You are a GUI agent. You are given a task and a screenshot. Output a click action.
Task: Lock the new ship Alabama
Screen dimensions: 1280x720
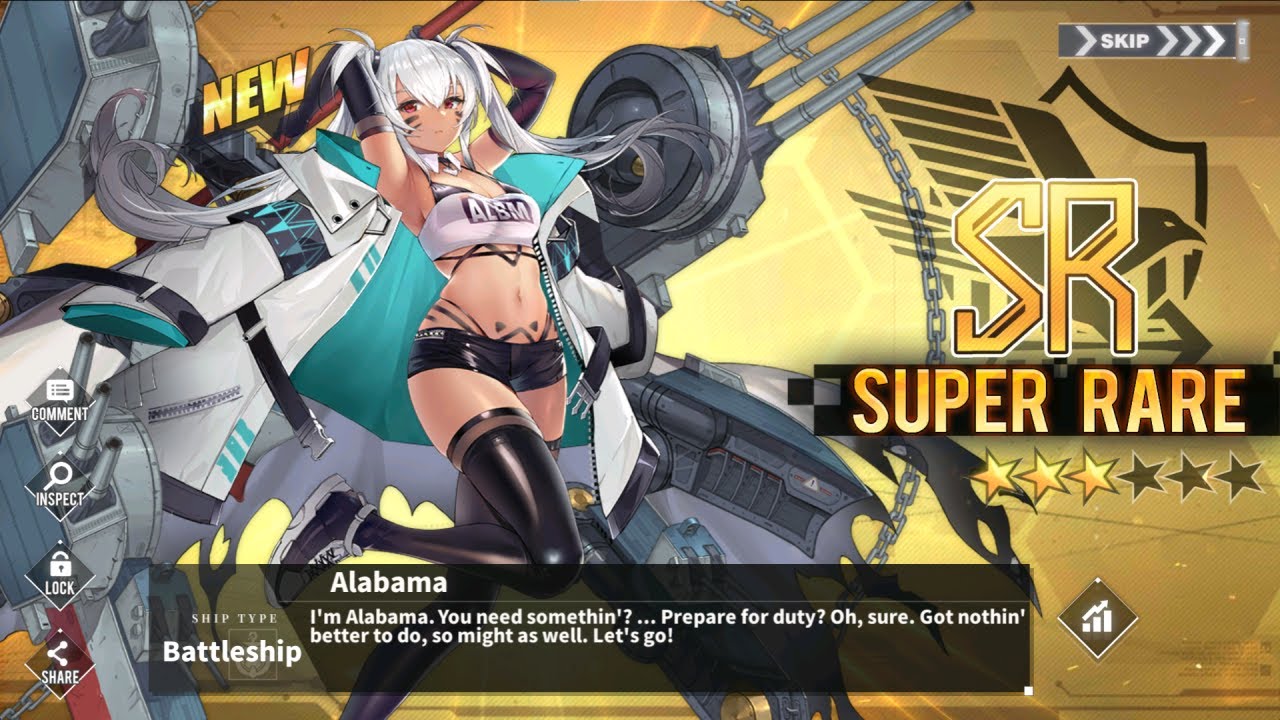pos(60,574)
